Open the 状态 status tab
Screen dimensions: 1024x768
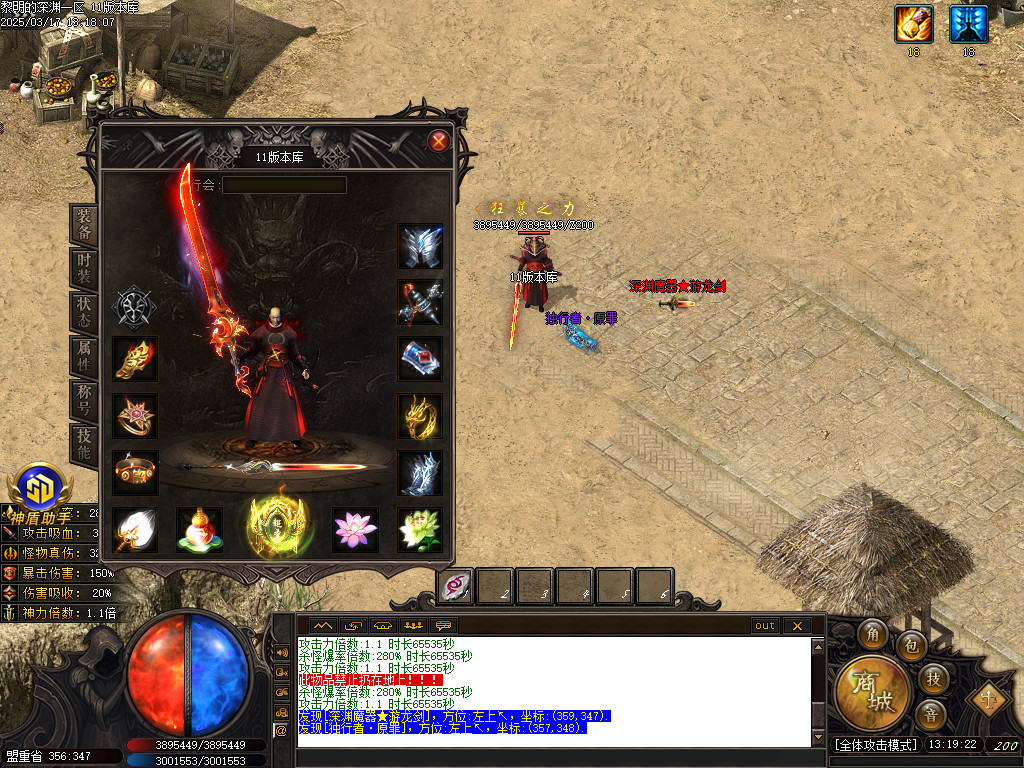[x=85, y=311]
